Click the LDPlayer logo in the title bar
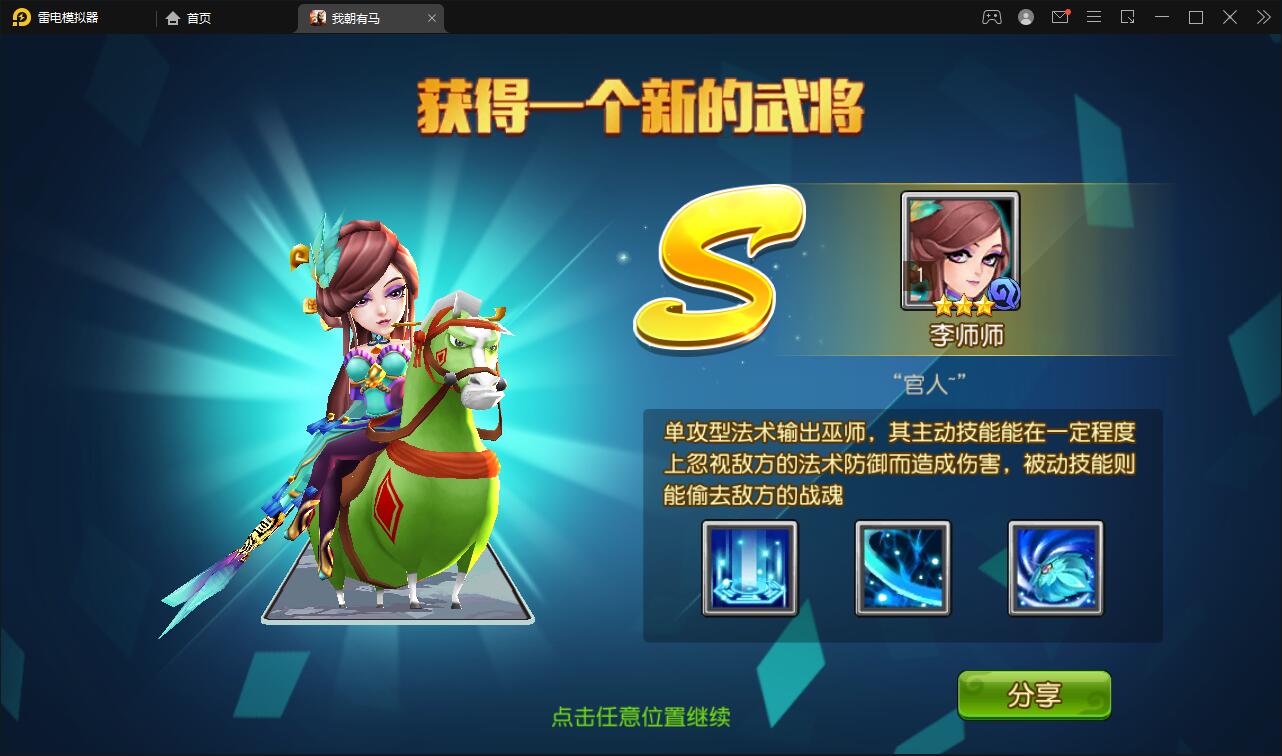The height and width of the screenshot is (756, 1282). [22, 17]
